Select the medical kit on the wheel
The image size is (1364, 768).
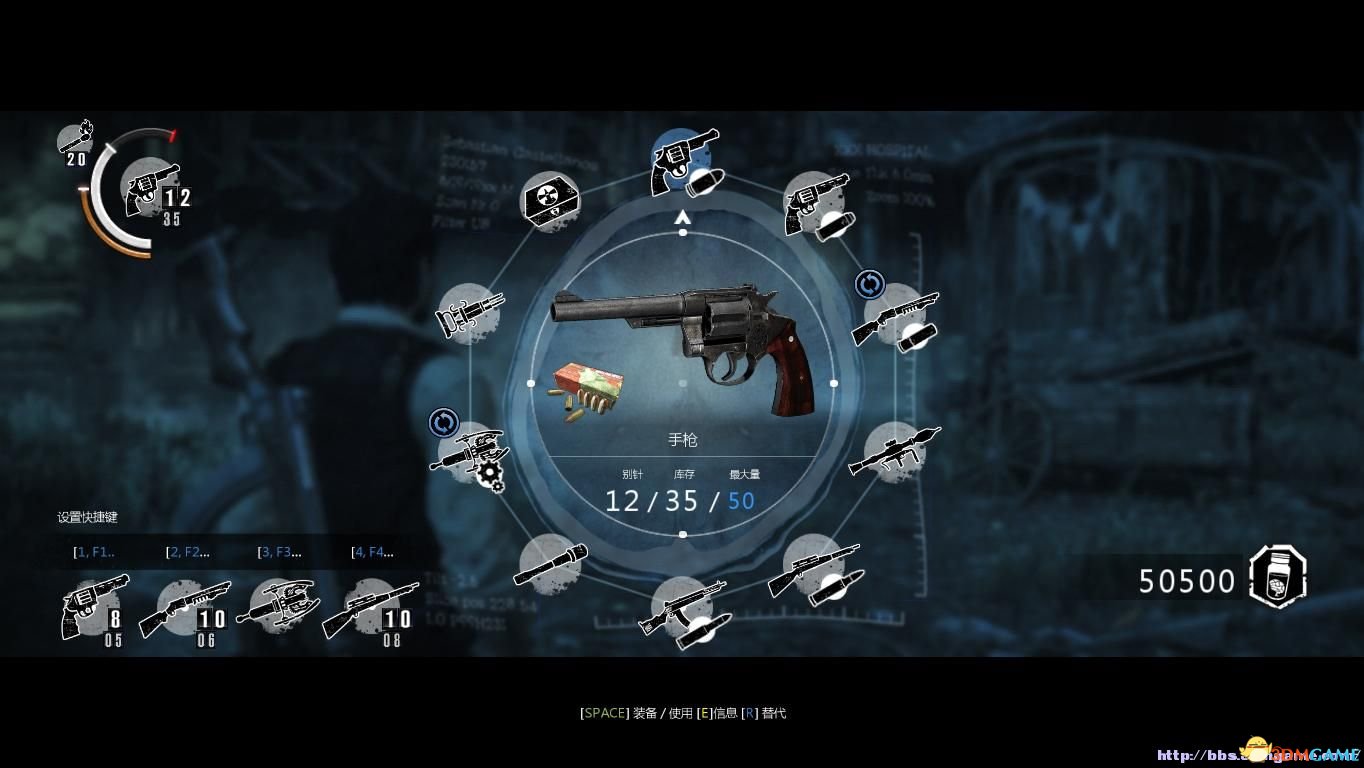point(551,205)
